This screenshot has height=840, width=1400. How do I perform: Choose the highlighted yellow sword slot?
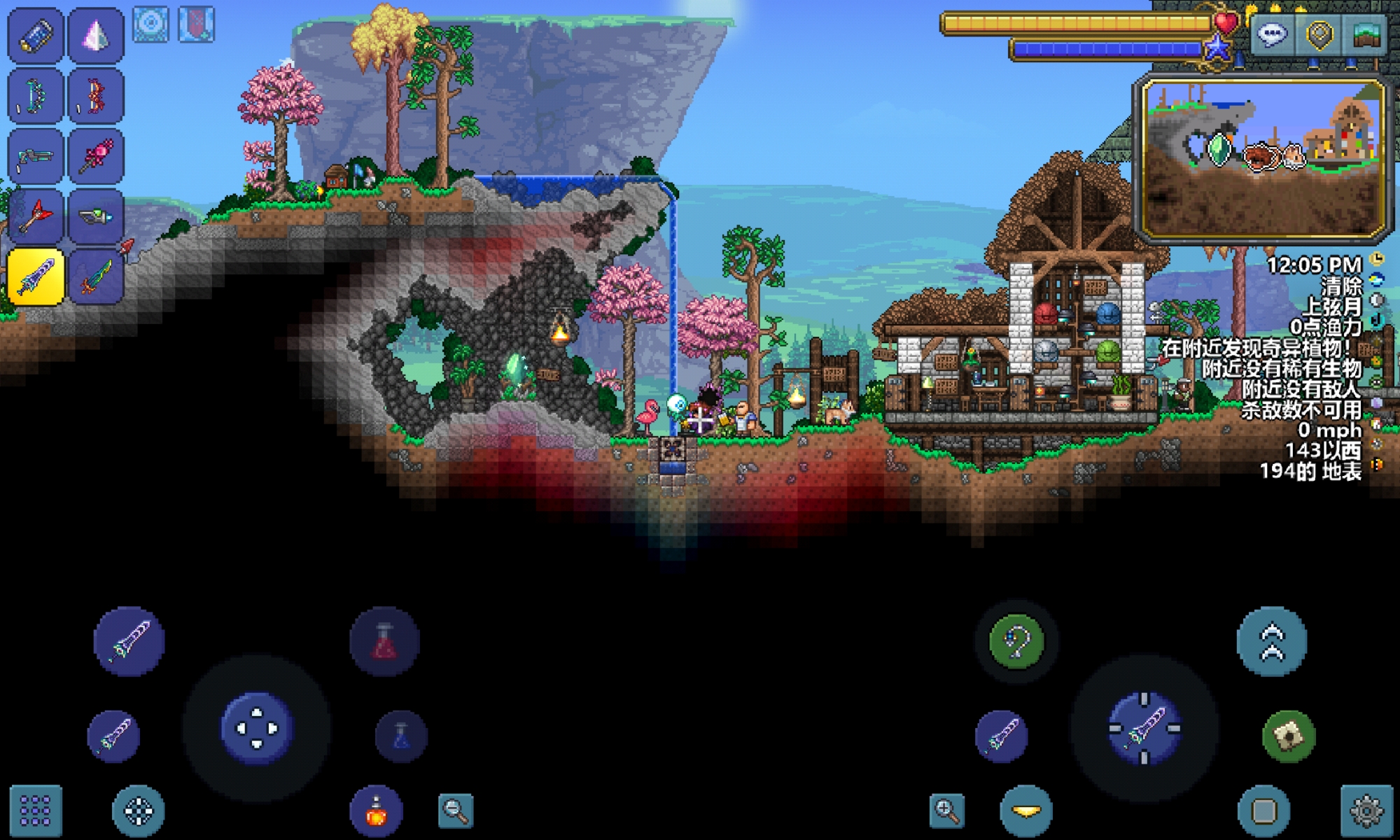[35, 277]
